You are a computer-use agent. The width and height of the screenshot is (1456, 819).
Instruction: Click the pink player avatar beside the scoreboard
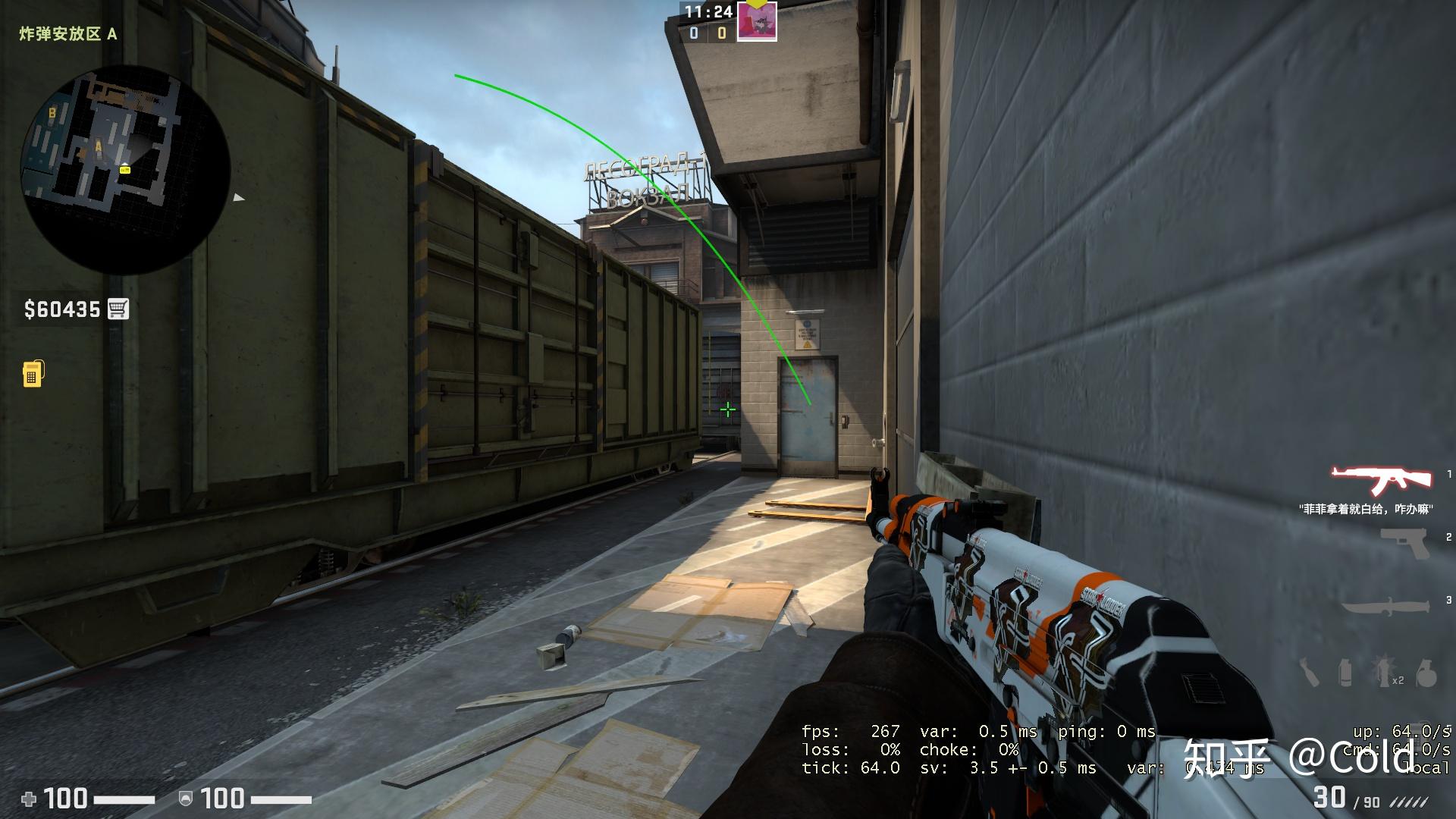point(757,22)
